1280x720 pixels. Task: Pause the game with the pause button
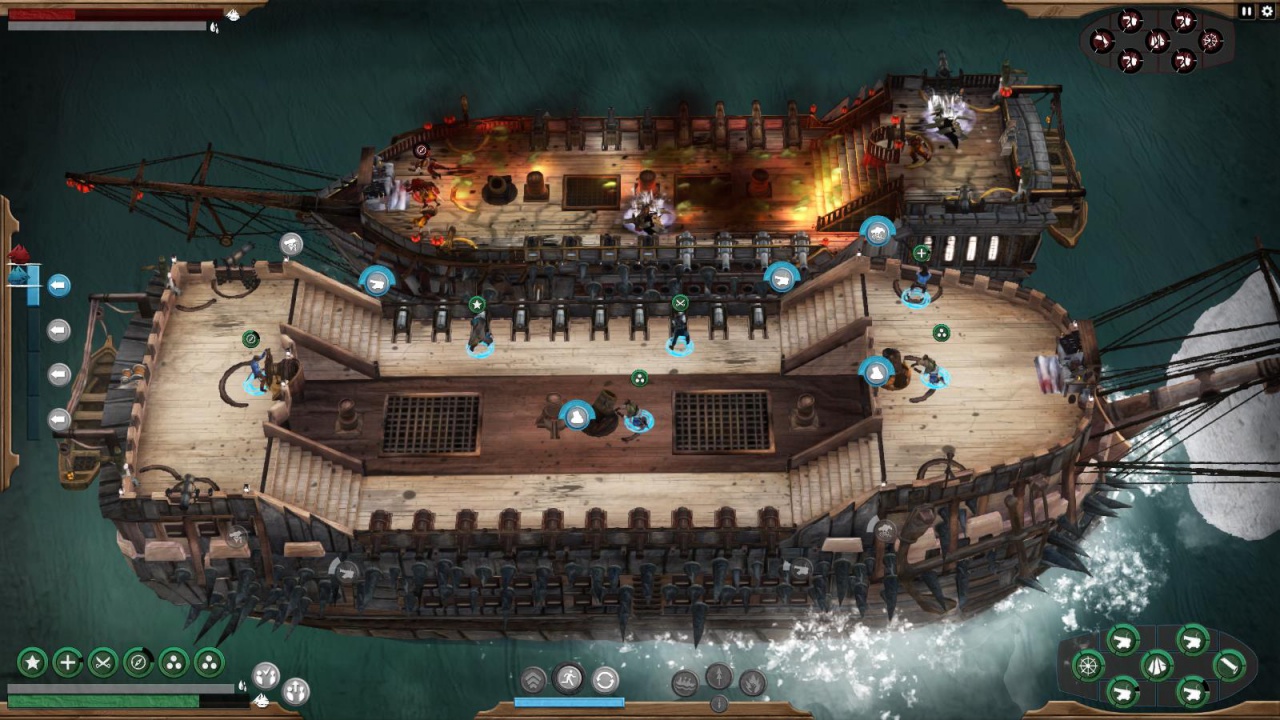pyautogui.click(x=1246, y=12)
